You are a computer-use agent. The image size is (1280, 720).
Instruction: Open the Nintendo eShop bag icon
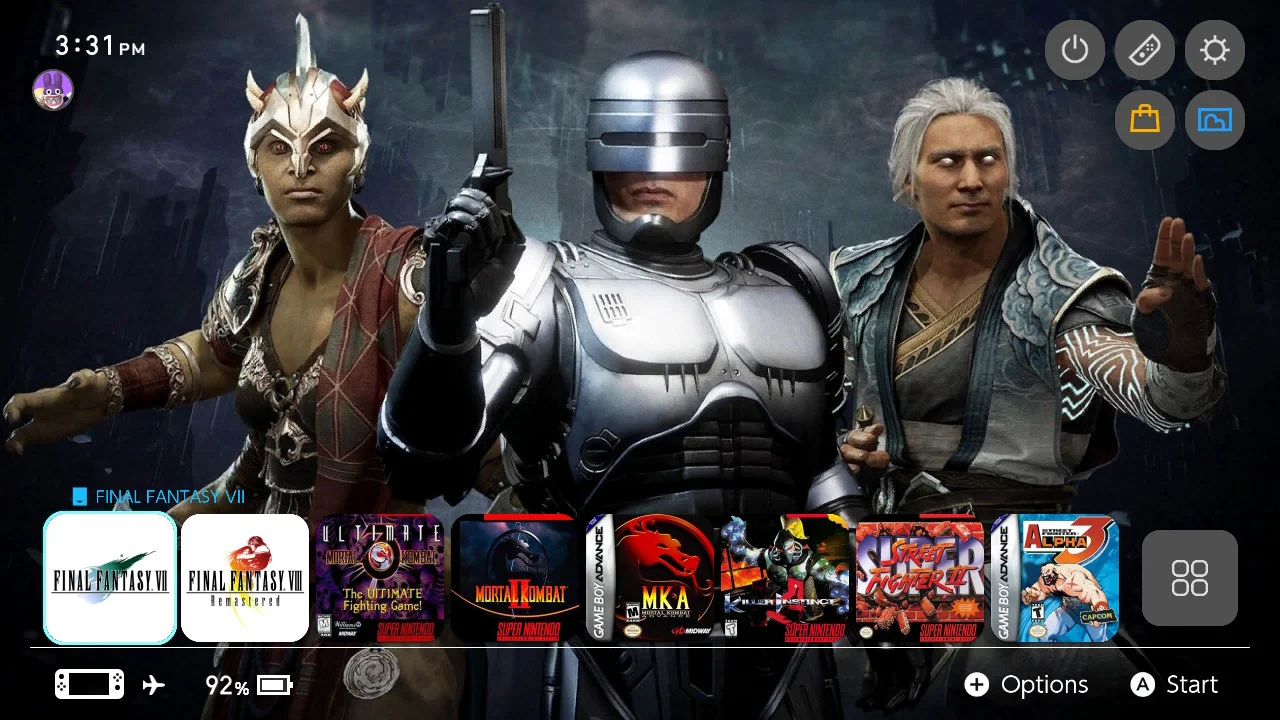(x=1144, y=120)
